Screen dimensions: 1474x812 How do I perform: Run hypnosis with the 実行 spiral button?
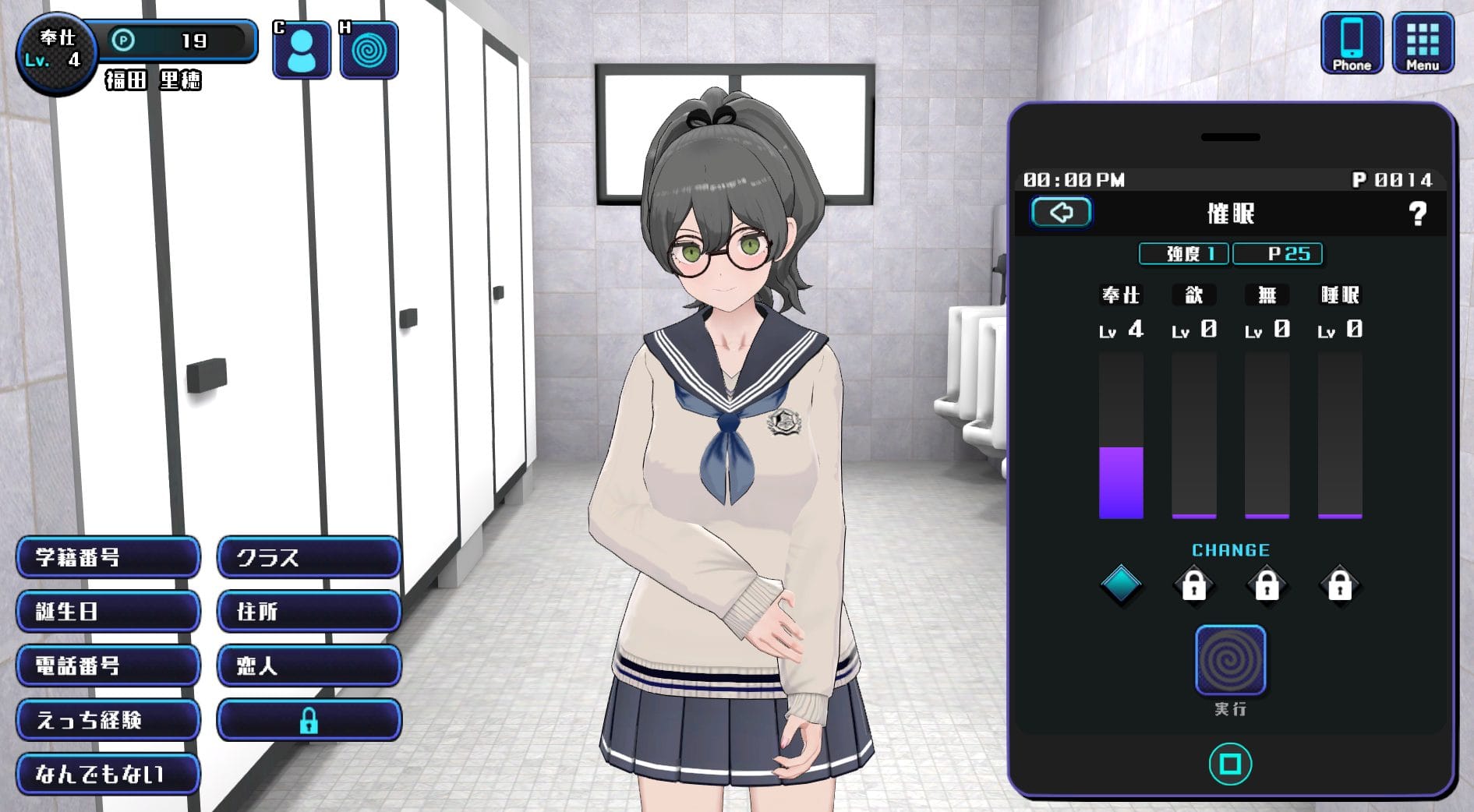click(1230, 660)
